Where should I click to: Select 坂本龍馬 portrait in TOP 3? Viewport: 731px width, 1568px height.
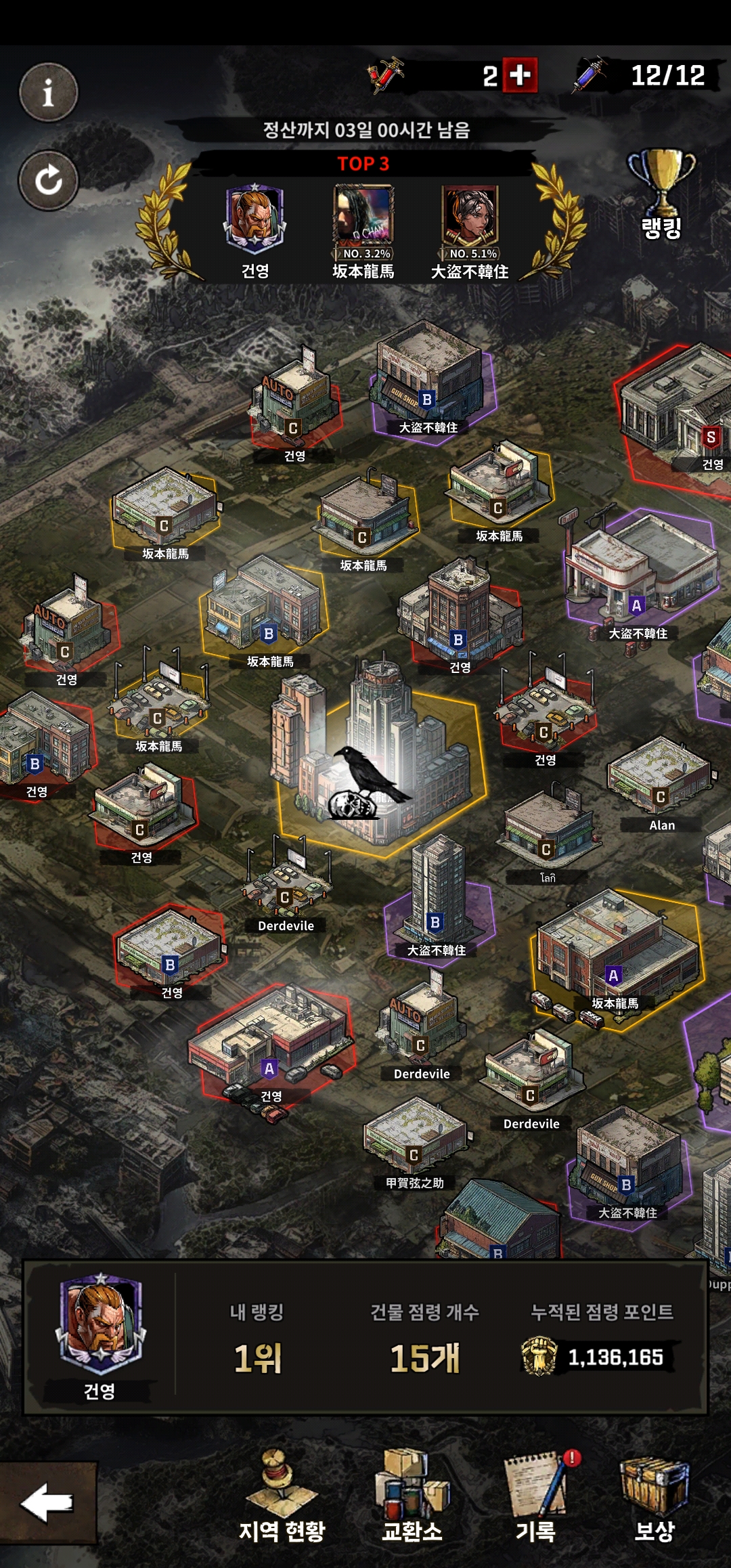point(363,217)
